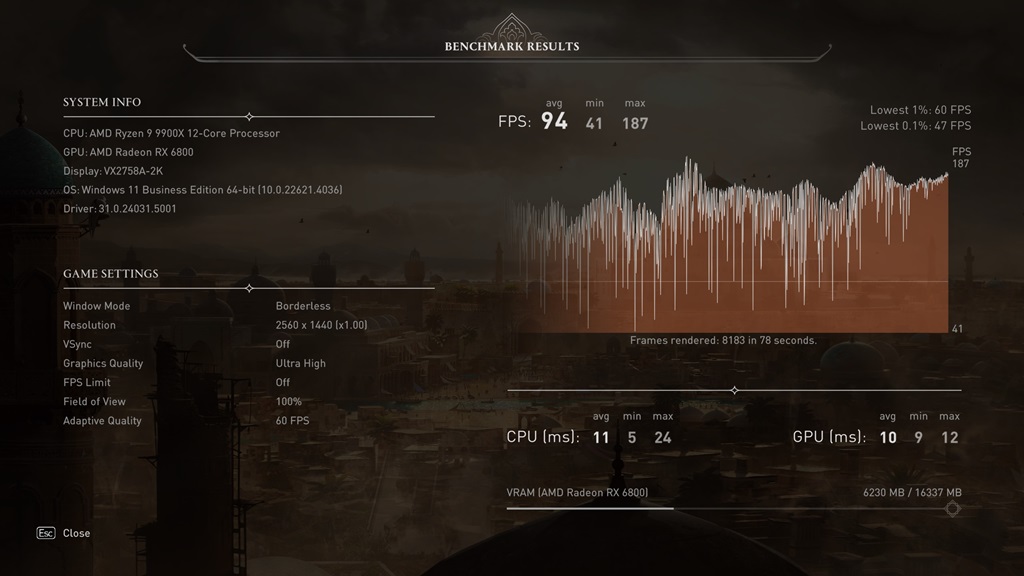Close the benchmark results screen

[x=75, y=533]
